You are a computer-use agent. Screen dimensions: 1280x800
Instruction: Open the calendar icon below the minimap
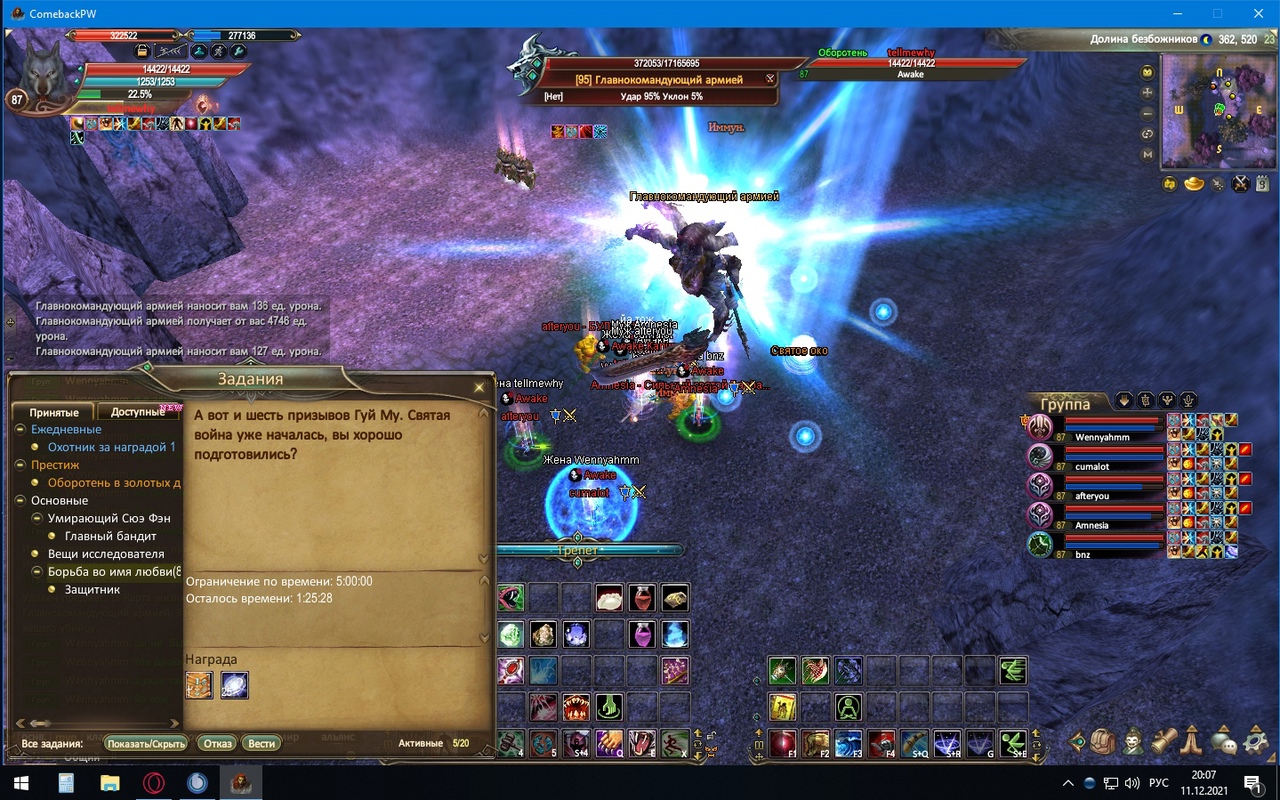[1263, 184]
